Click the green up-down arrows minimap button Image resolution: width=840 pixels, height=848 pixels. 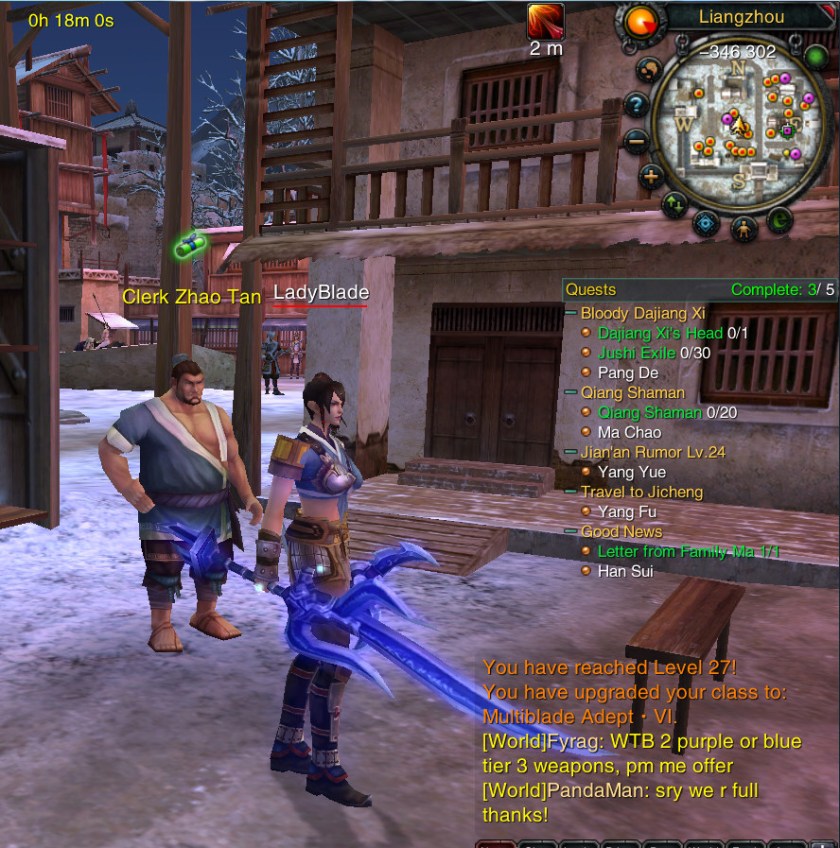(674, 205)
